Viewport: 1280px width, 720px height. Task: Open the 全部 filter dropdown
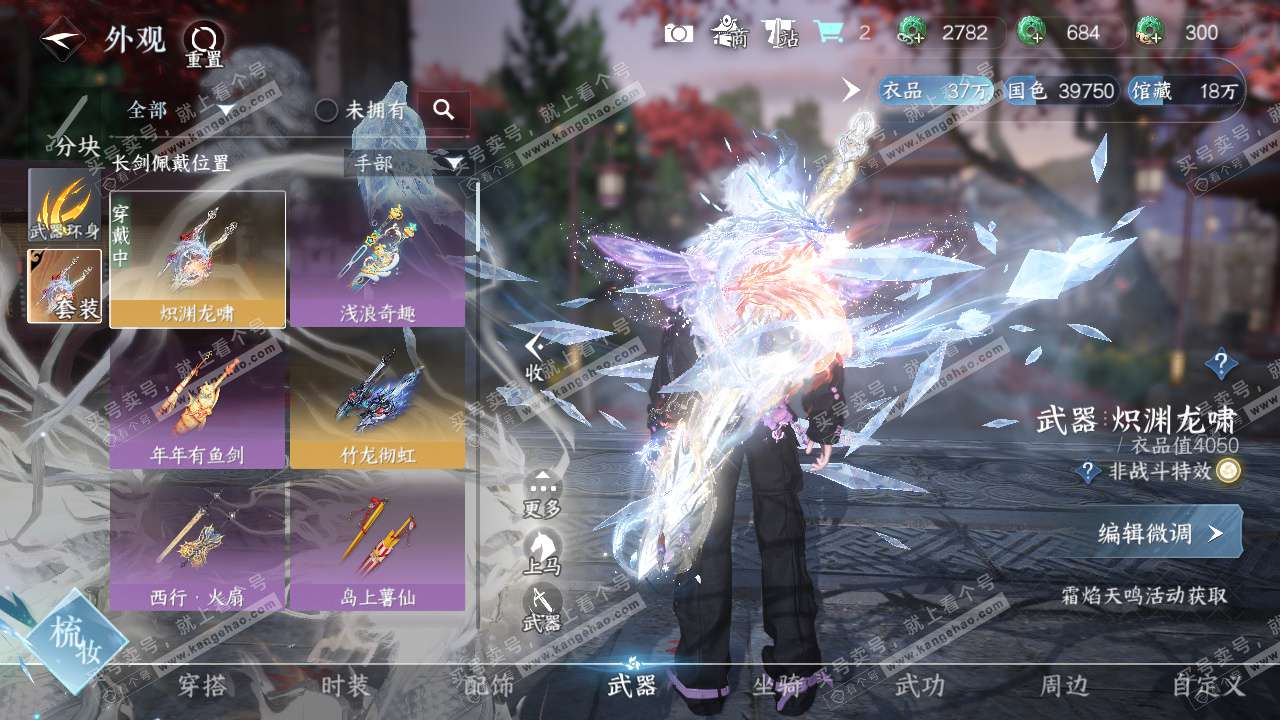(180, 110)
